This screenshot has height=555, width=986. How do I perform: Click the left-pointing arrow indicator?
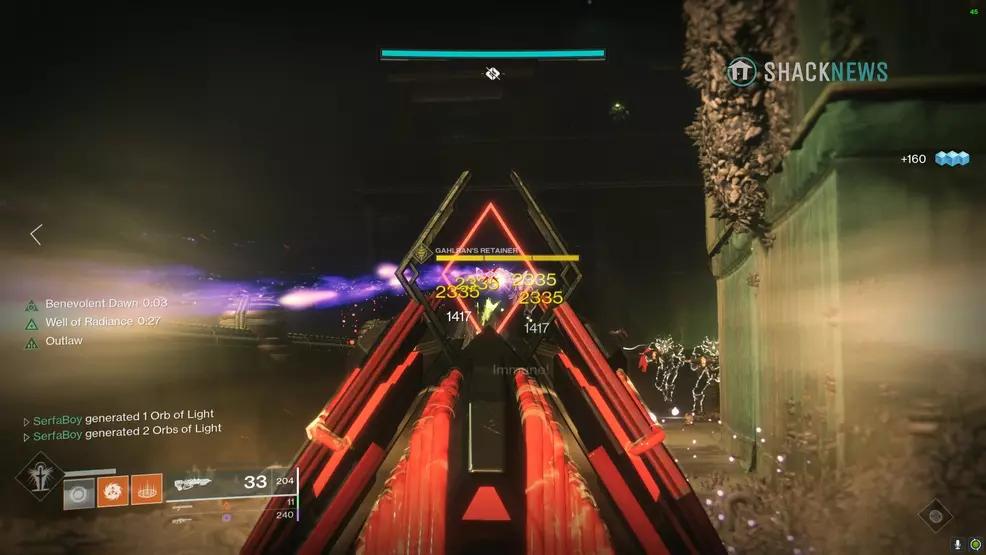(x=36, y=235)
